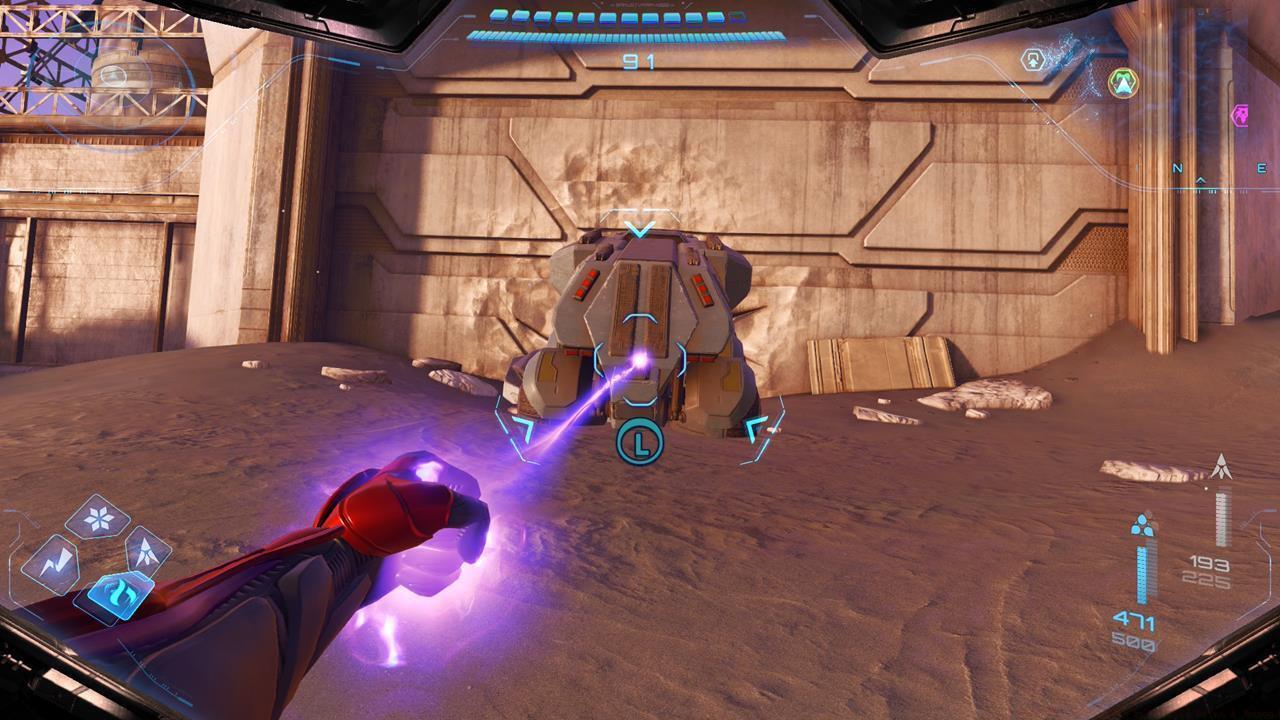Viewport: 1280px width, 720px height.
Task: Select the E compass heading marker
Action: click(x=1261, y=166)
